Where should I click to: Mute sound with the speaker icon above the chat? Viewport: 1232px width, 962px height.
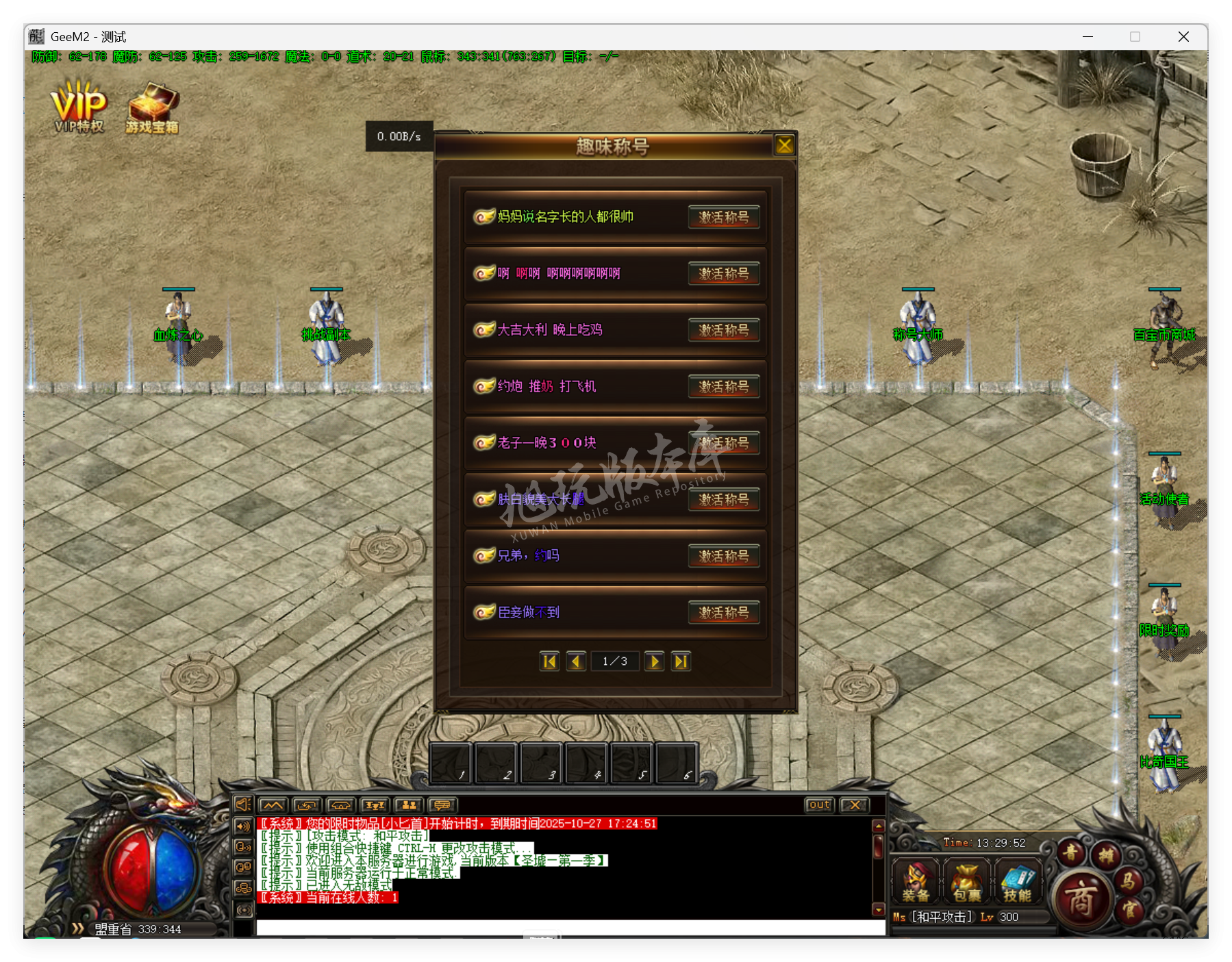pyautogui.click(x=243, y=806)
